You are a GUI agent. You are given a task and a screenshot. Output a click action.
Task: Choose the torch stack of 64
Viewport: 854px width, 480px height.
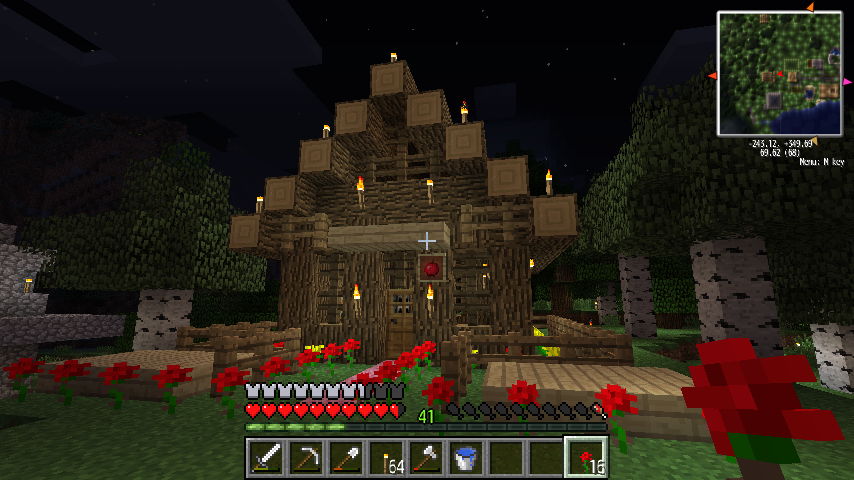[385, 457]
